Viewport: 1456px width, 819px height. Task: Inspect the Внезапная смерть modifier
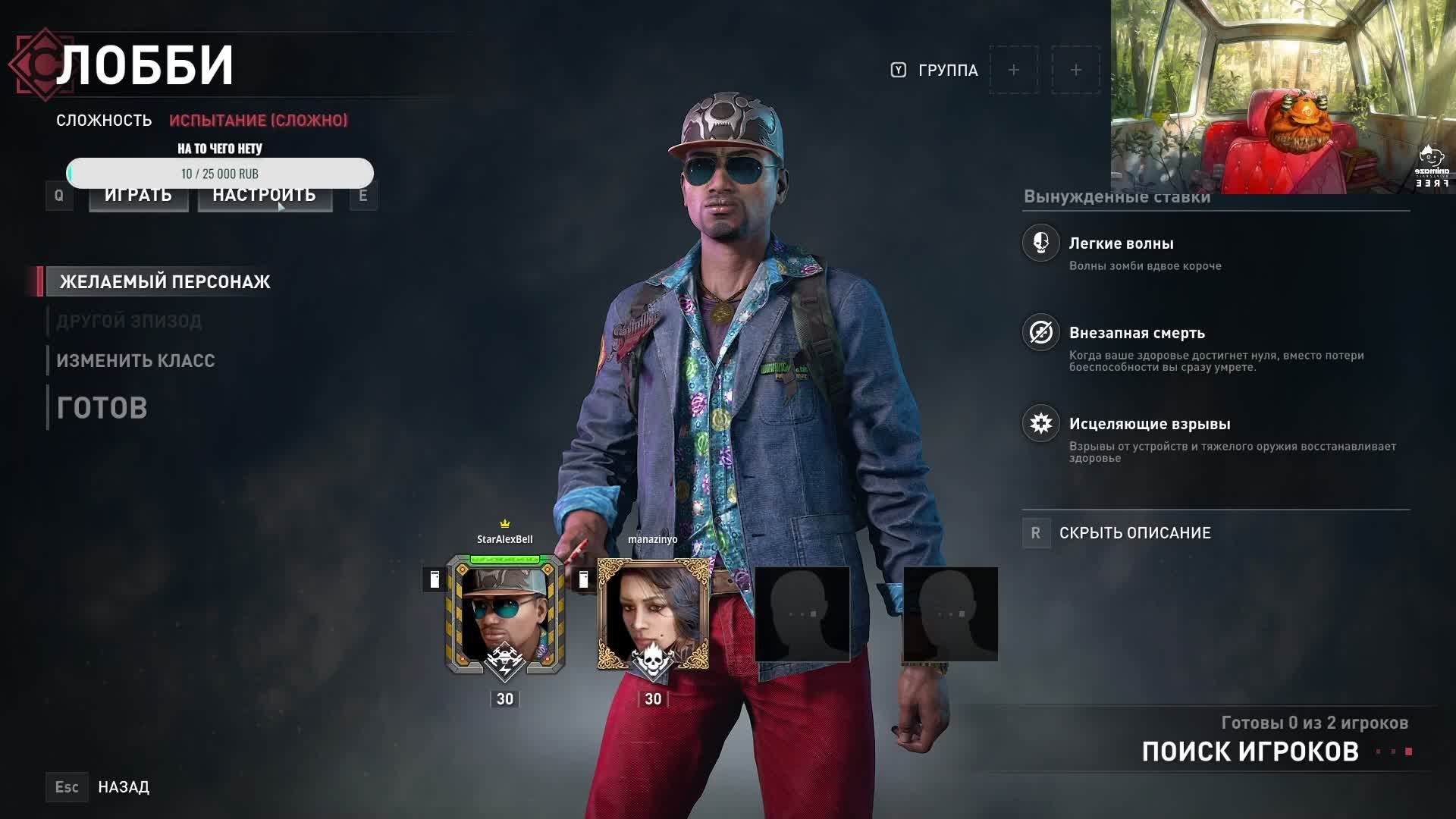(1136, 334)
